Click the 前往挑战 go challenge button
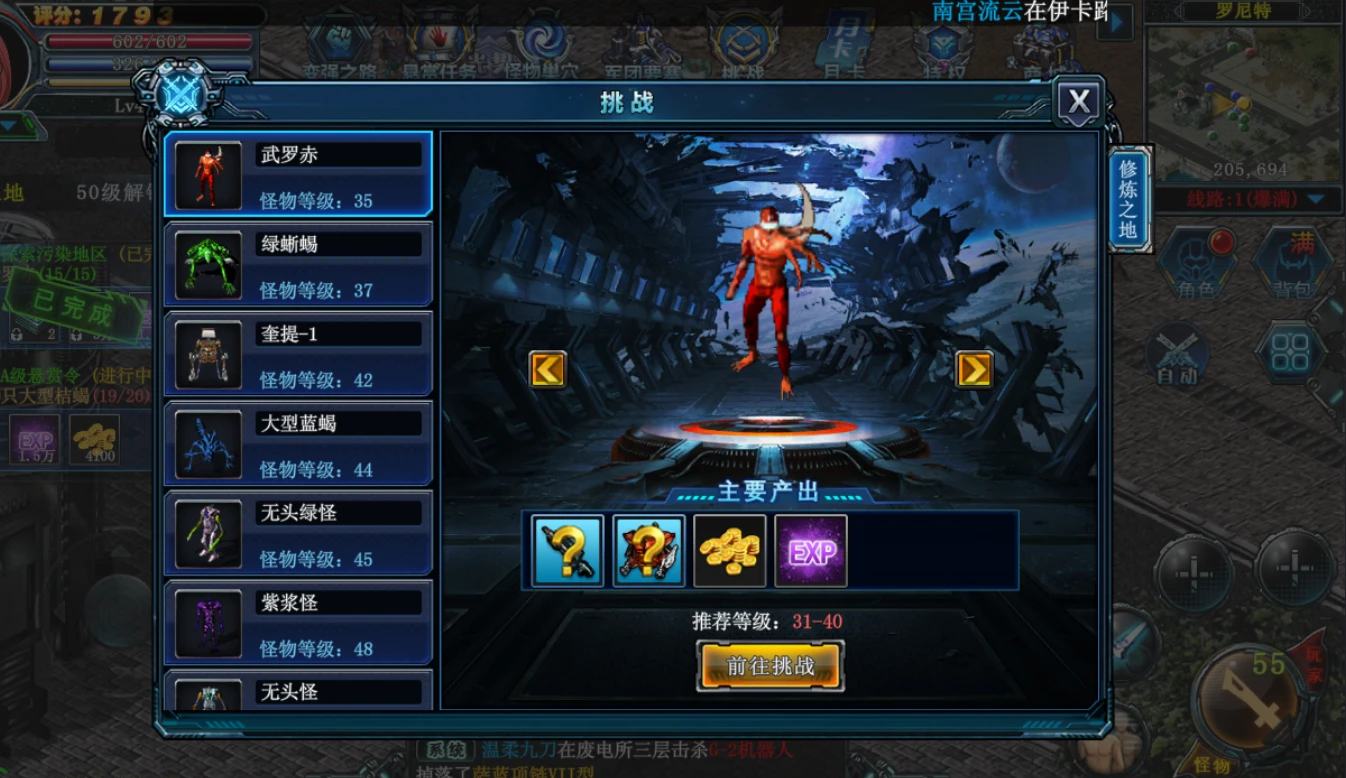Viewport: 1346px width, 778px height. [770, 666]
